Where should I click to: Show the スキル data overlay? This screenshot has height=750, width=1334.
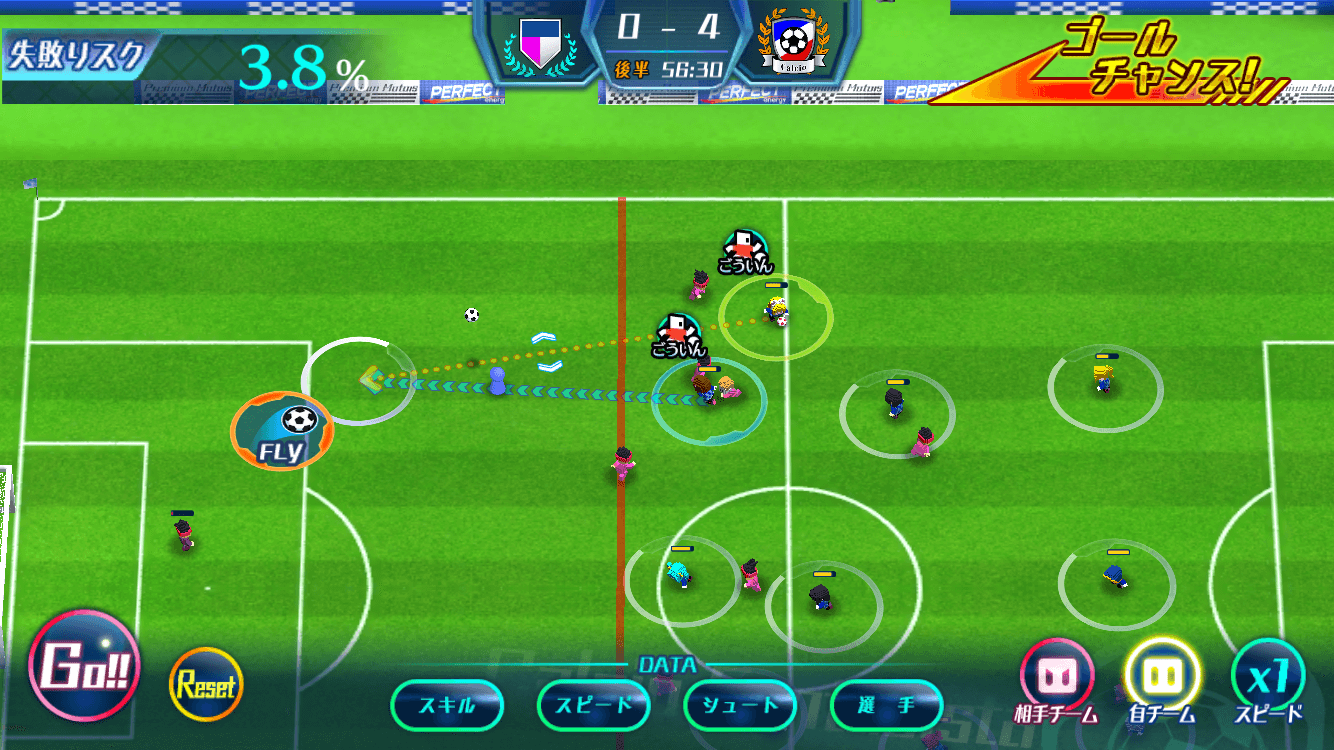(x=446, y=705)
